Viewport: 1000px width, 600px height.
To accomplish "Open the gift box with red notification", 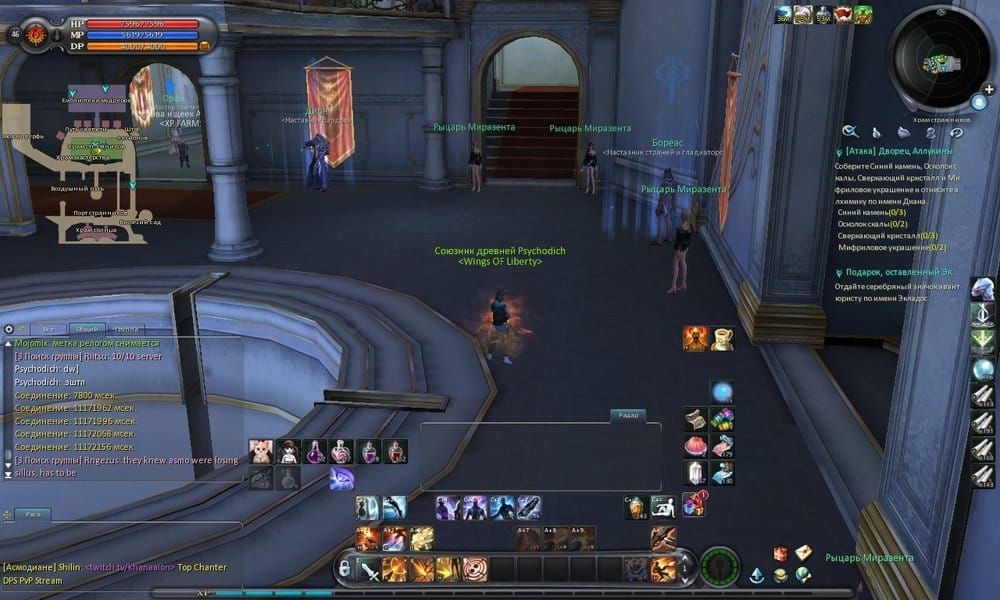I will [x=694, y=504].
